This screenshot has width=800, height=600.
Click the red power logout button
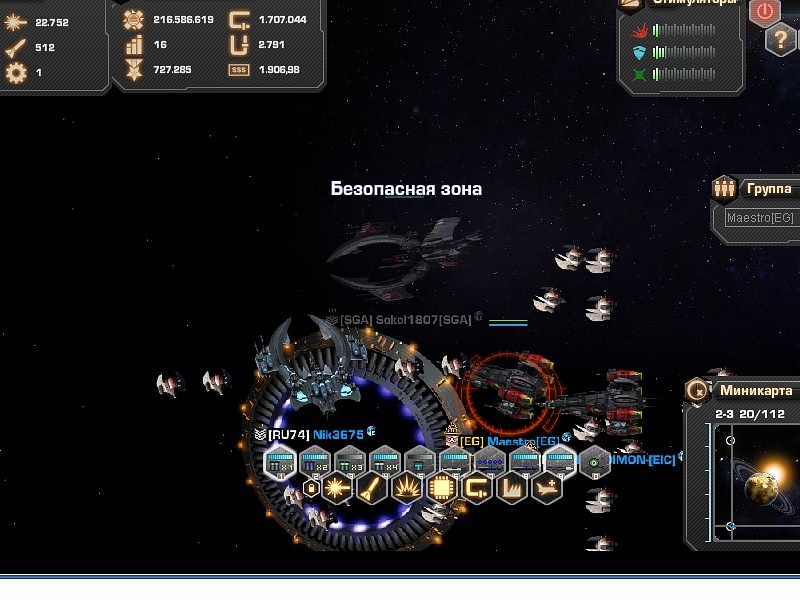pyautogui.click(x=765, y=11)
